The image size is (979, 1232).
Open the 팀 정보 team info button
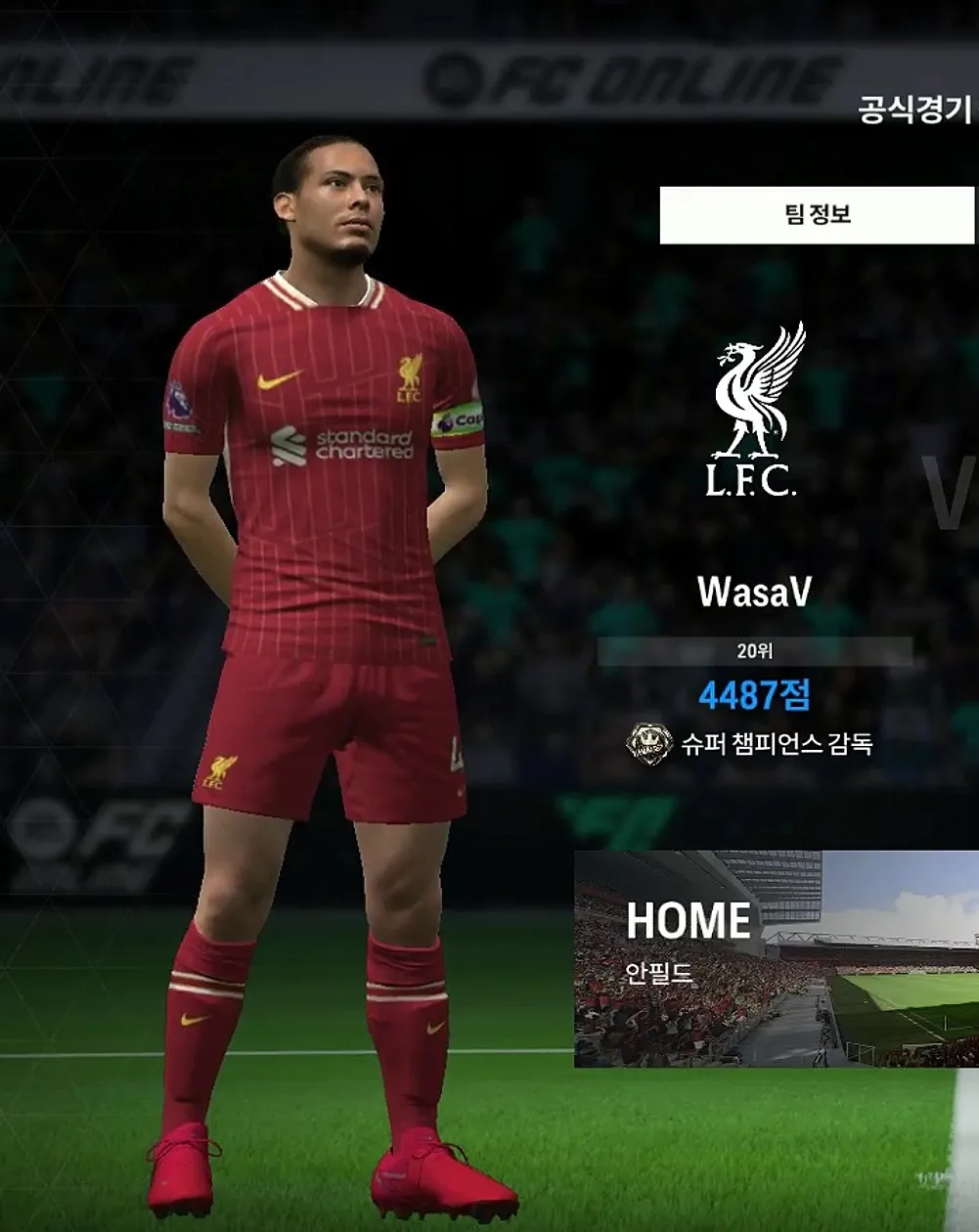click(x=817, y=215)
